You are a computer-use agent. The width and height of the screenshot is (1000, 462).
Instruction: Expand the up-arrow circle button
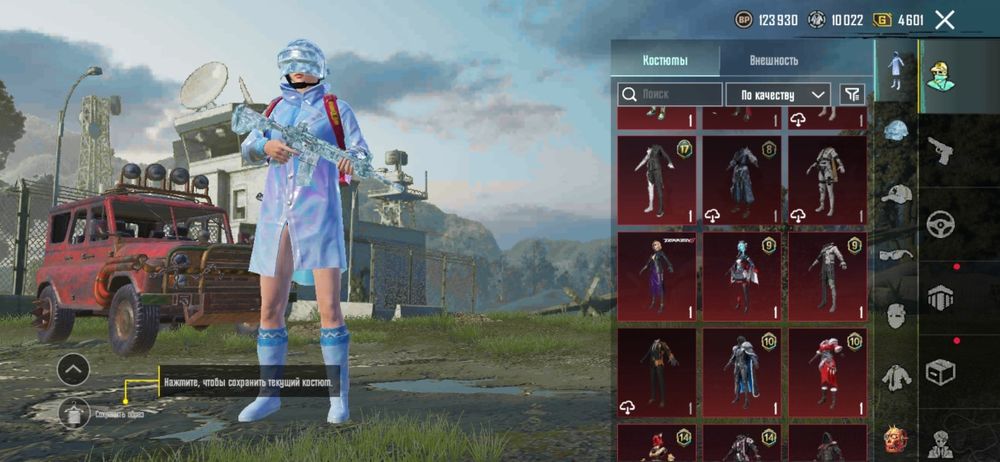click(x=73, y=370)
